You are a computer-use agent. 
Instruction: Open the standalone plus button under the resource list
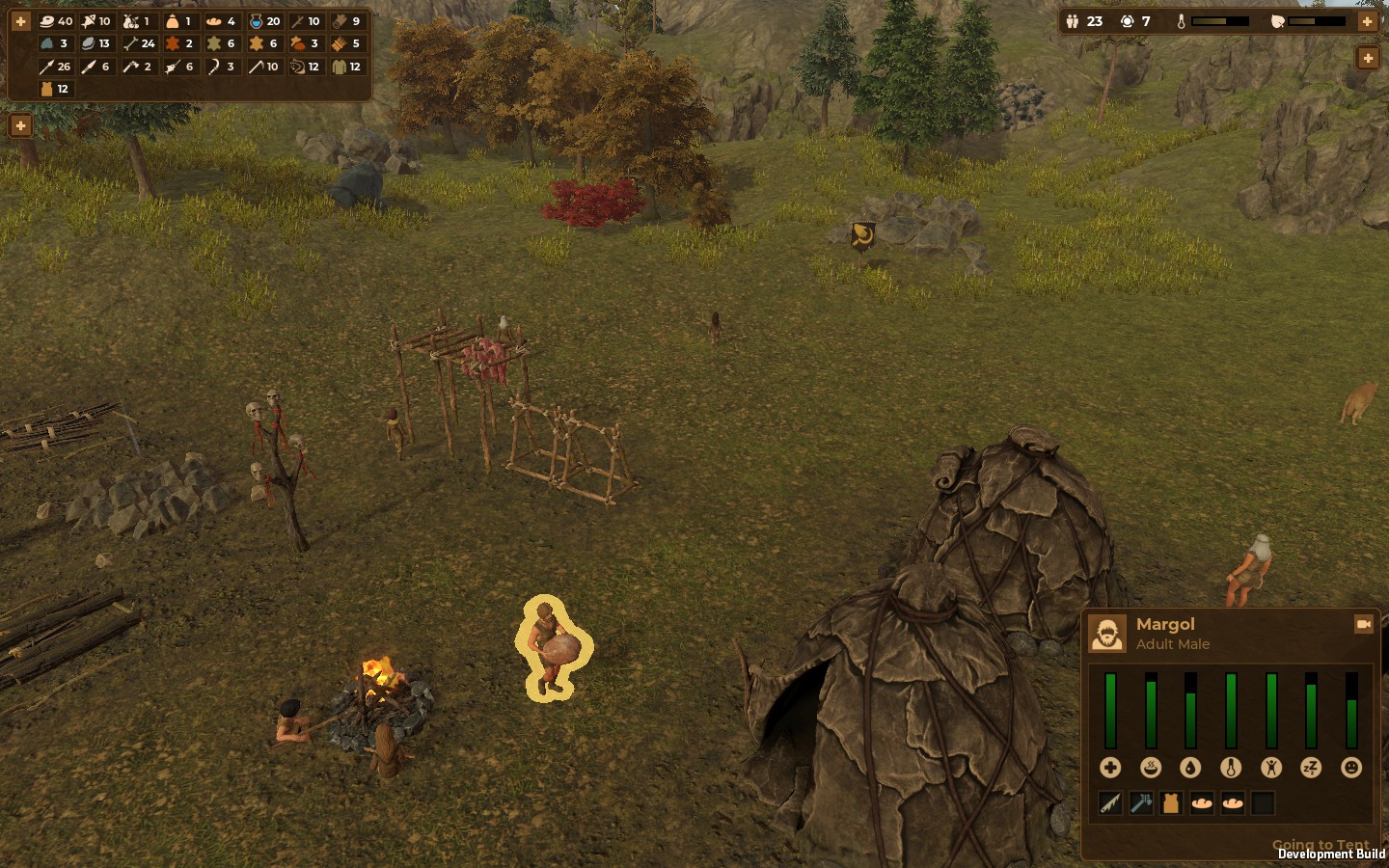click(20, 126)
